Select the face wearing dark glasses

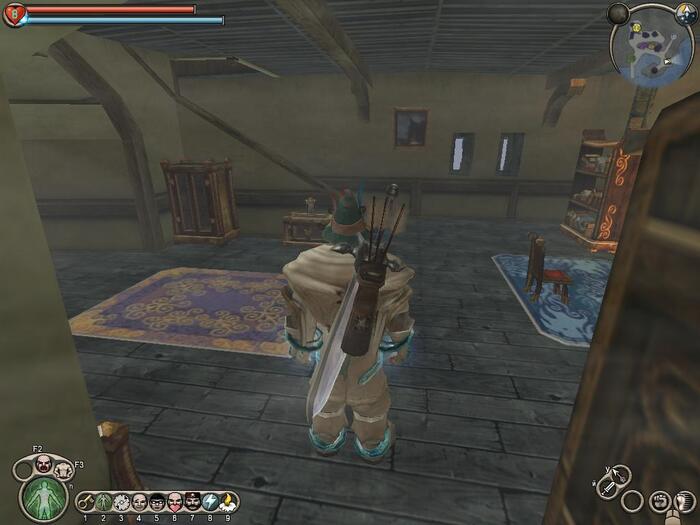(157, 501)
